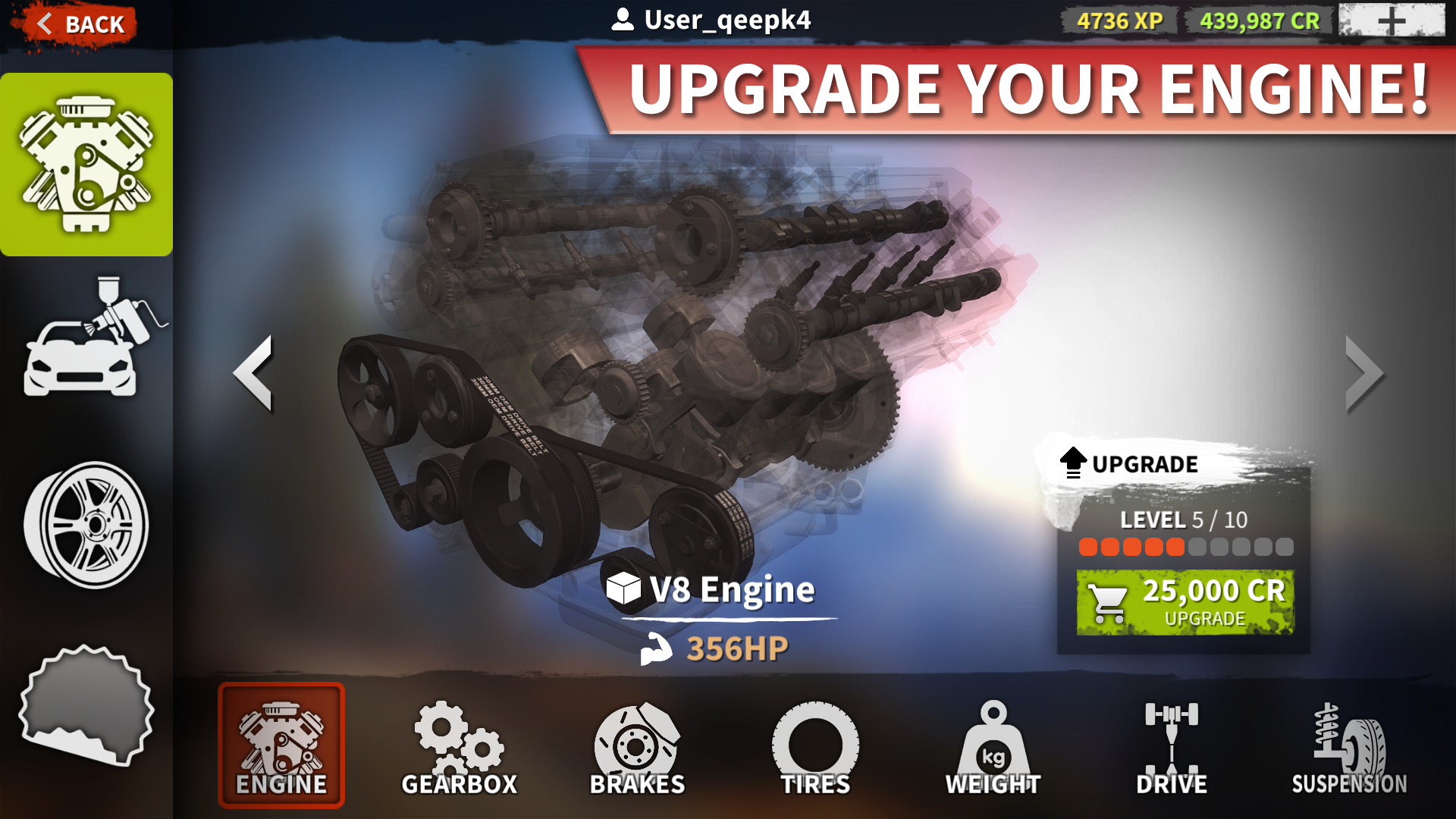This screenshot has height=819, width=1456.
Task: Click the V8 Engine package cube icon
Action: coord(622,590)
